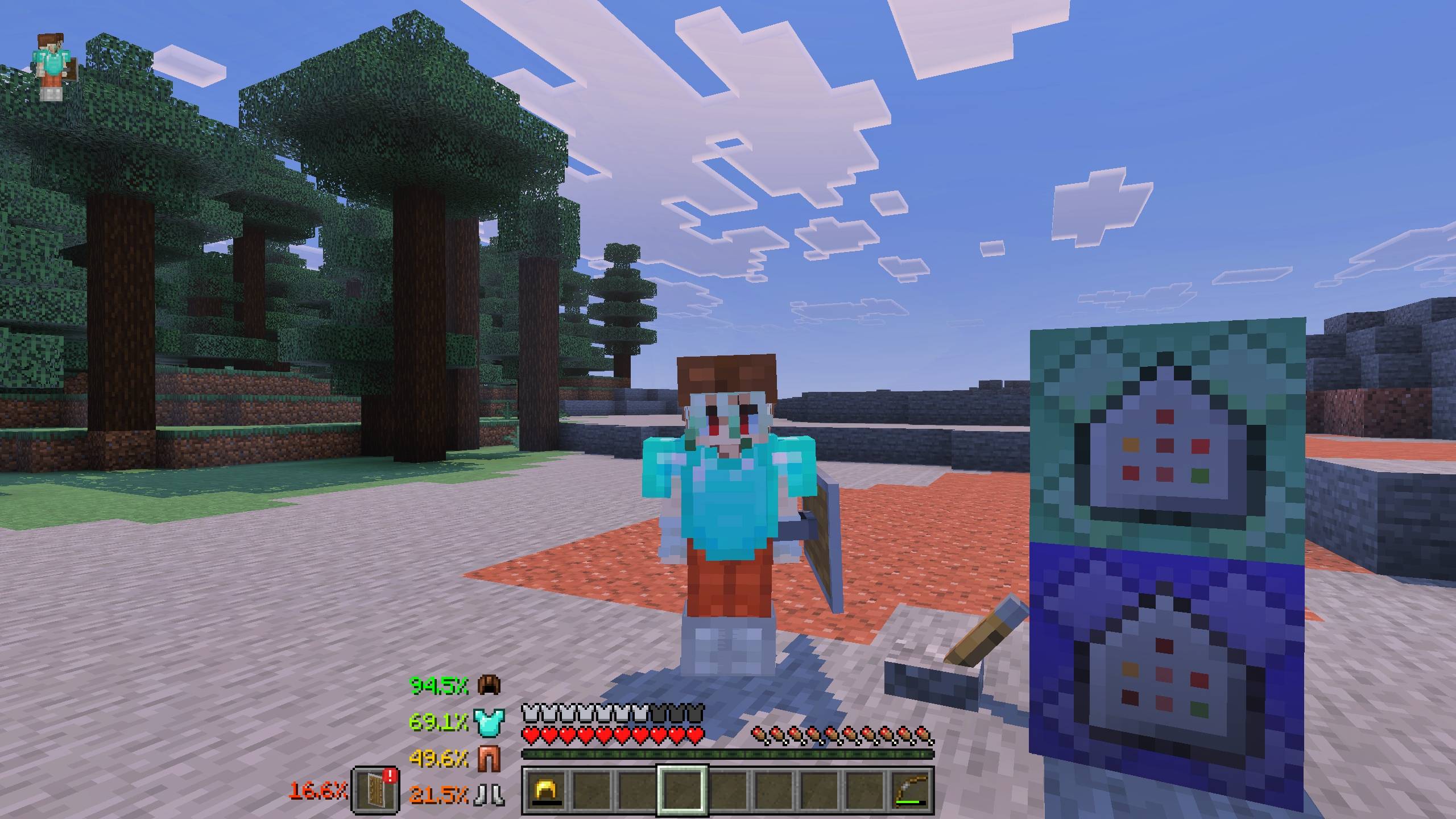
Task: Click the fishing rod in the last hotbar slot
Action: pos(915,791)
